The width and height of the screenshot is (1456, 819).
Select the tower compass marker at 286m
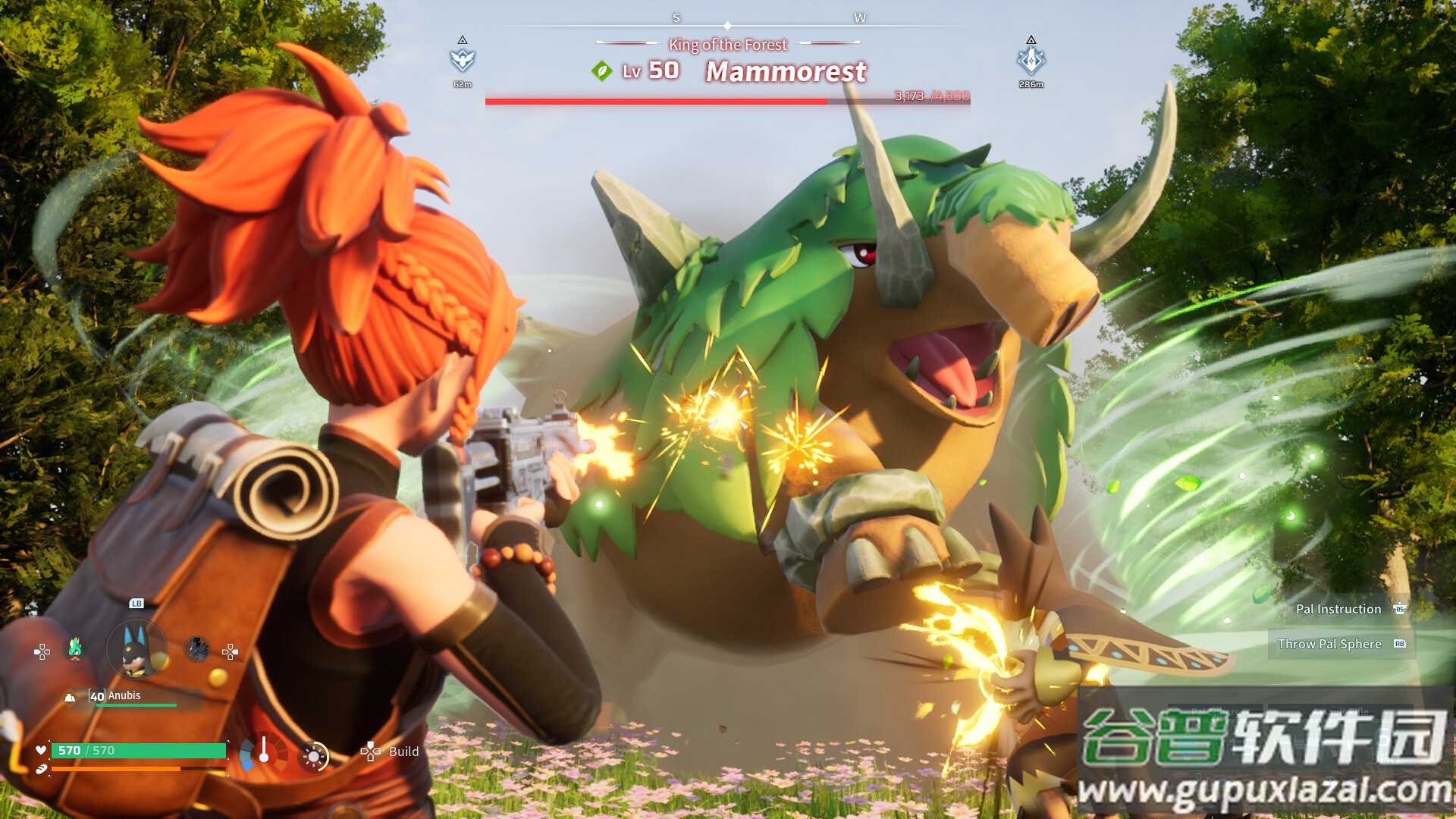[1031, 60]
